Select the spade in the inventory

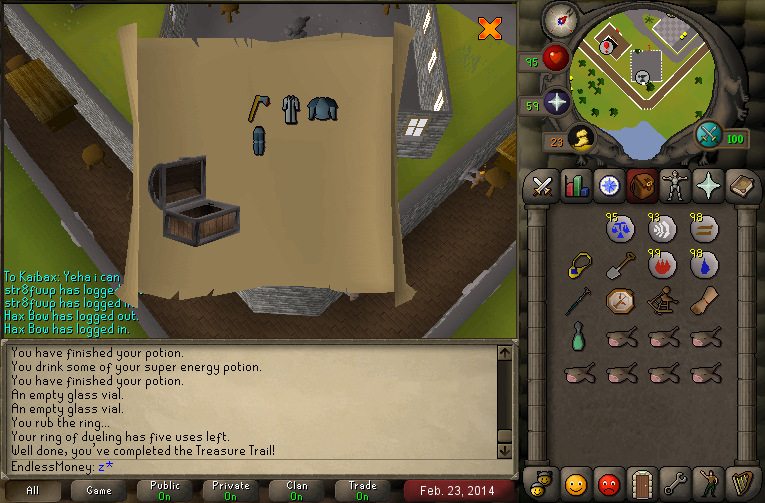click(x=620, y=264)
